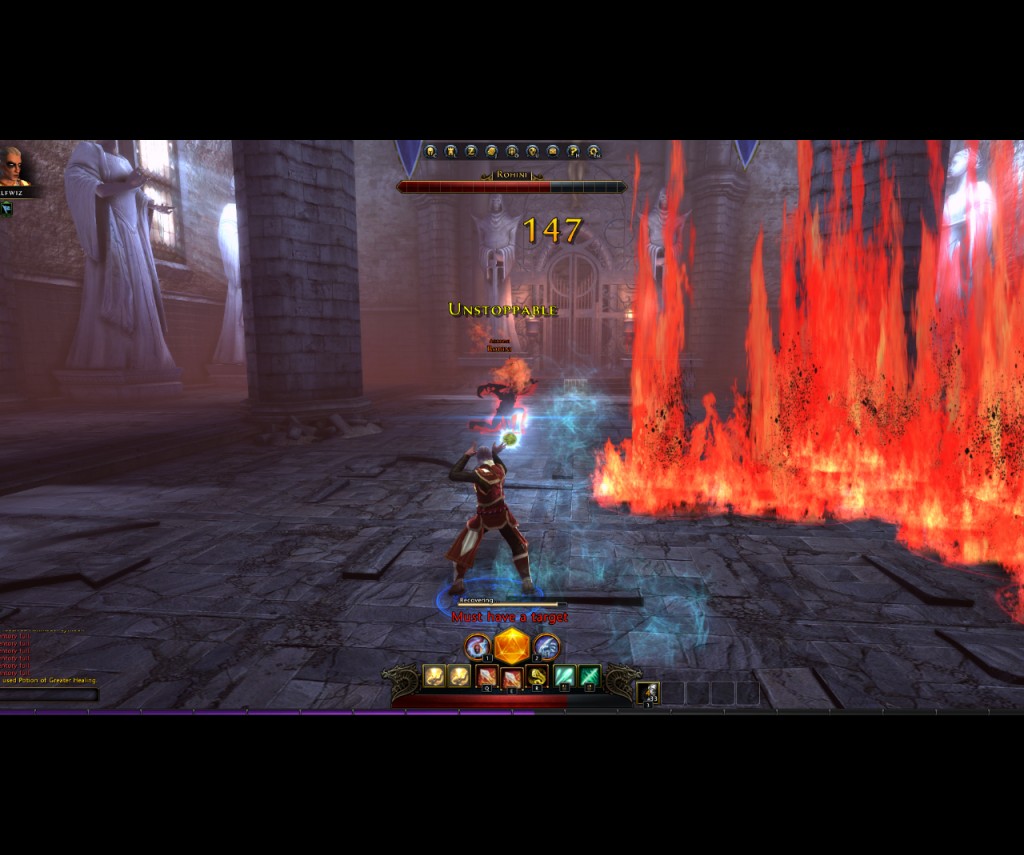Viewport: 1024px width, 855px height.
Task: Open the tower icon in the top menu
Action: click(x=451, y=152)
